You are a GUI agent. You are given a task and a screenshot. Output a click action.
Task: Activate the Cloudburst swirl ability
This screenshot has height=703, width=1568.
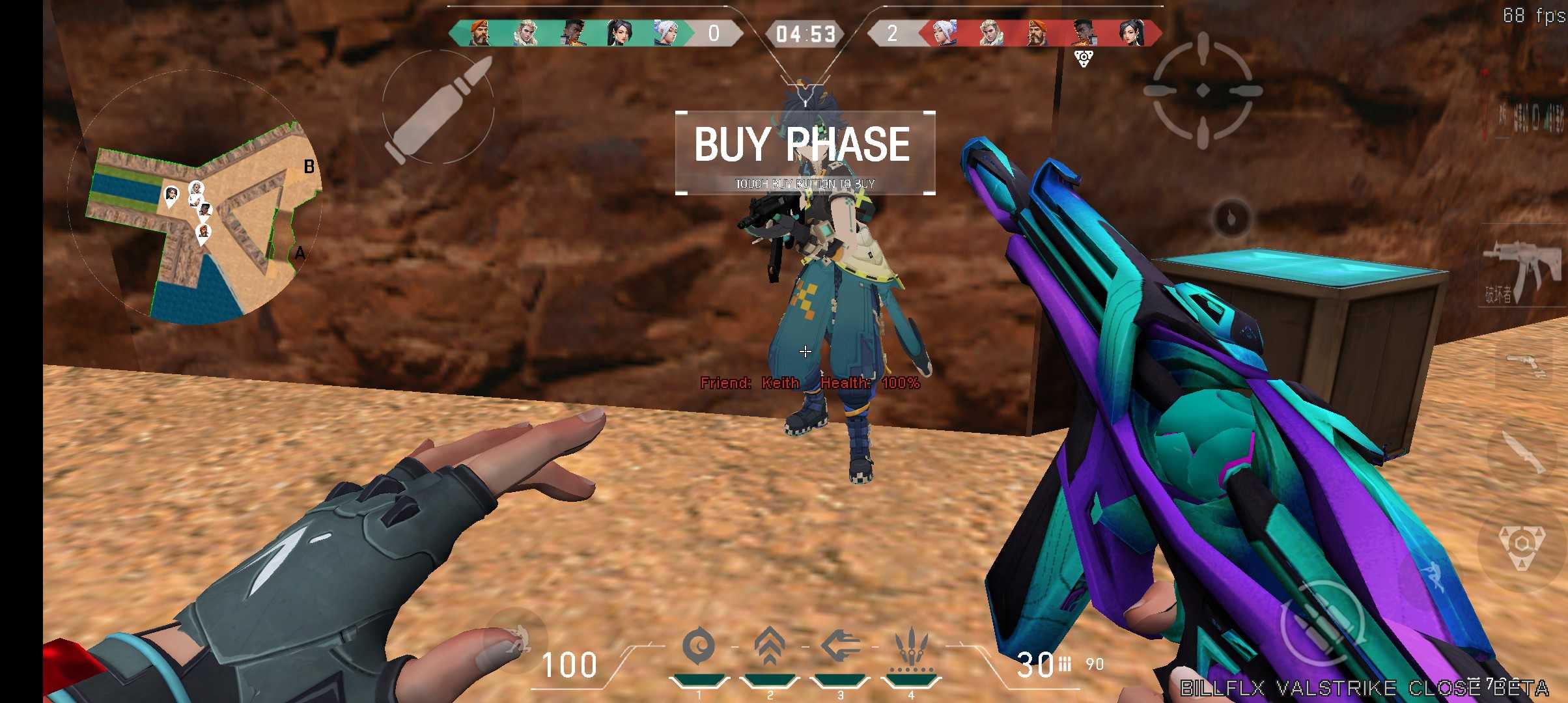pyautogui.click(x=698, y=648)
